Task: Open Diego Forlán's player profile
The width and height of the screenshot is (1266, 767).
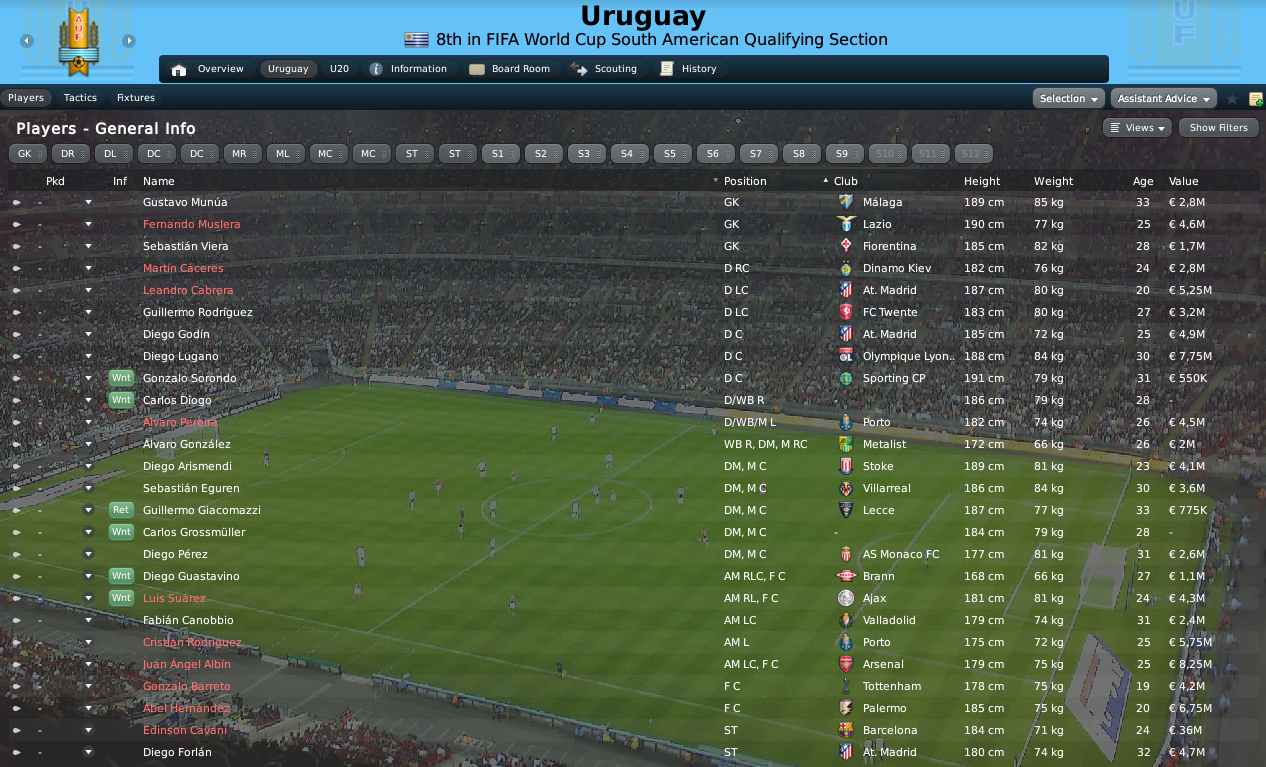Action: pos(177,752)
